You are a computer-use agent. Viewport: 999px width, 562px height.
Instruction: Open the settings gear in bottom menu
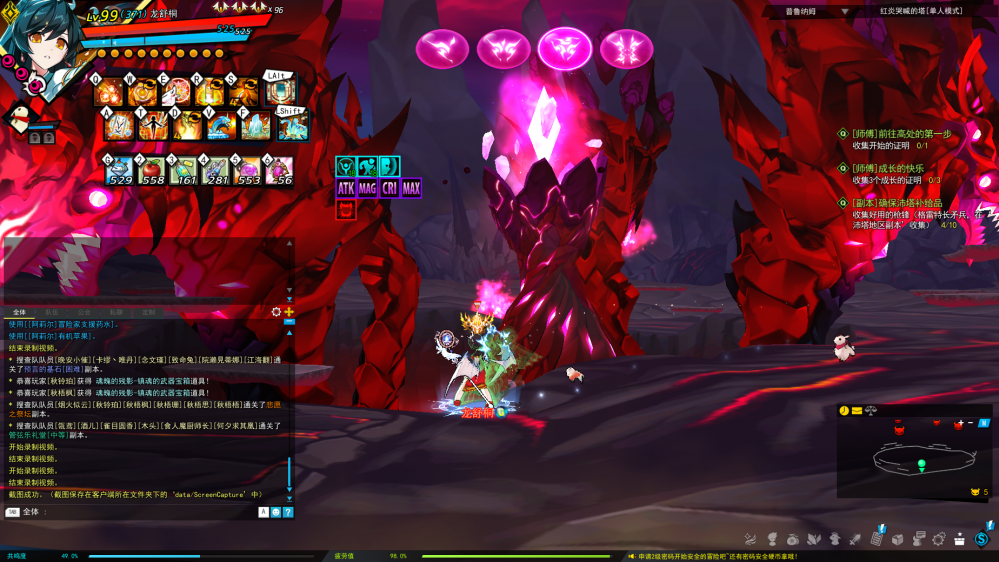939,539
